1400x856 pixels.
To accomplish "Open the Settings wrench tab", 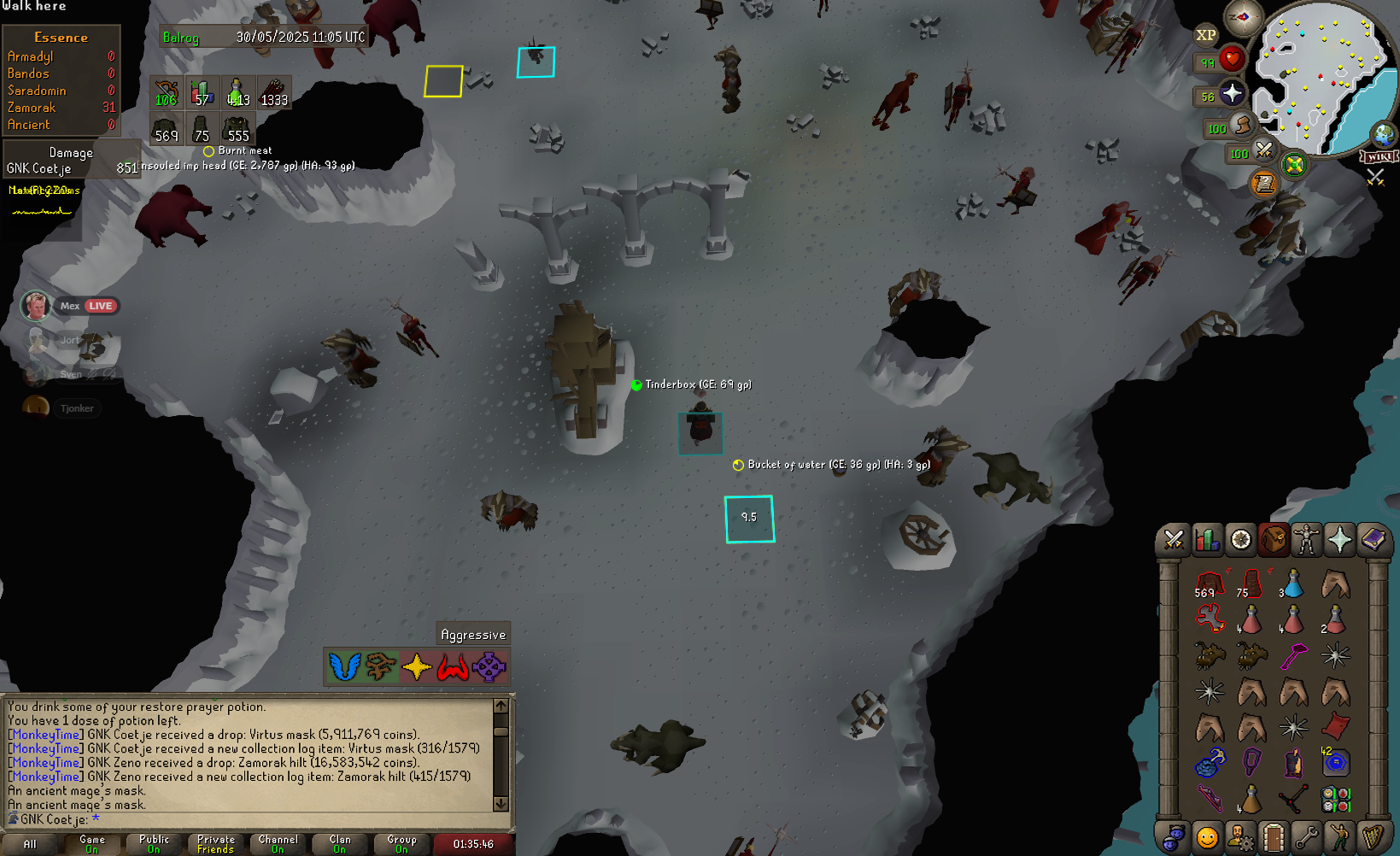I will coord(1306,837).
